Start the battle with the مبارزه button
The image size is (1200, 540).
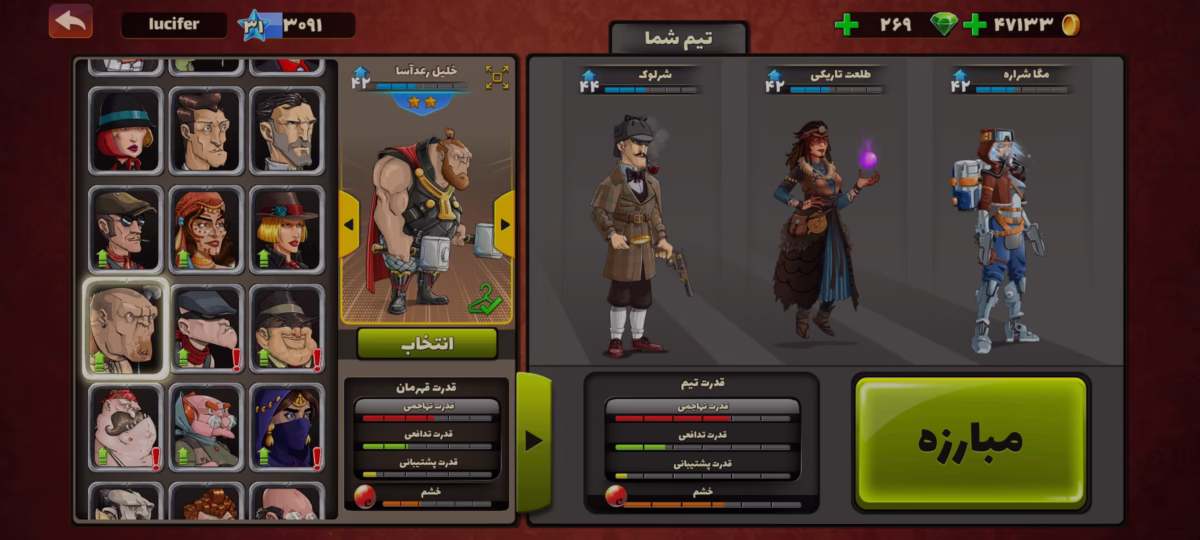970,439
